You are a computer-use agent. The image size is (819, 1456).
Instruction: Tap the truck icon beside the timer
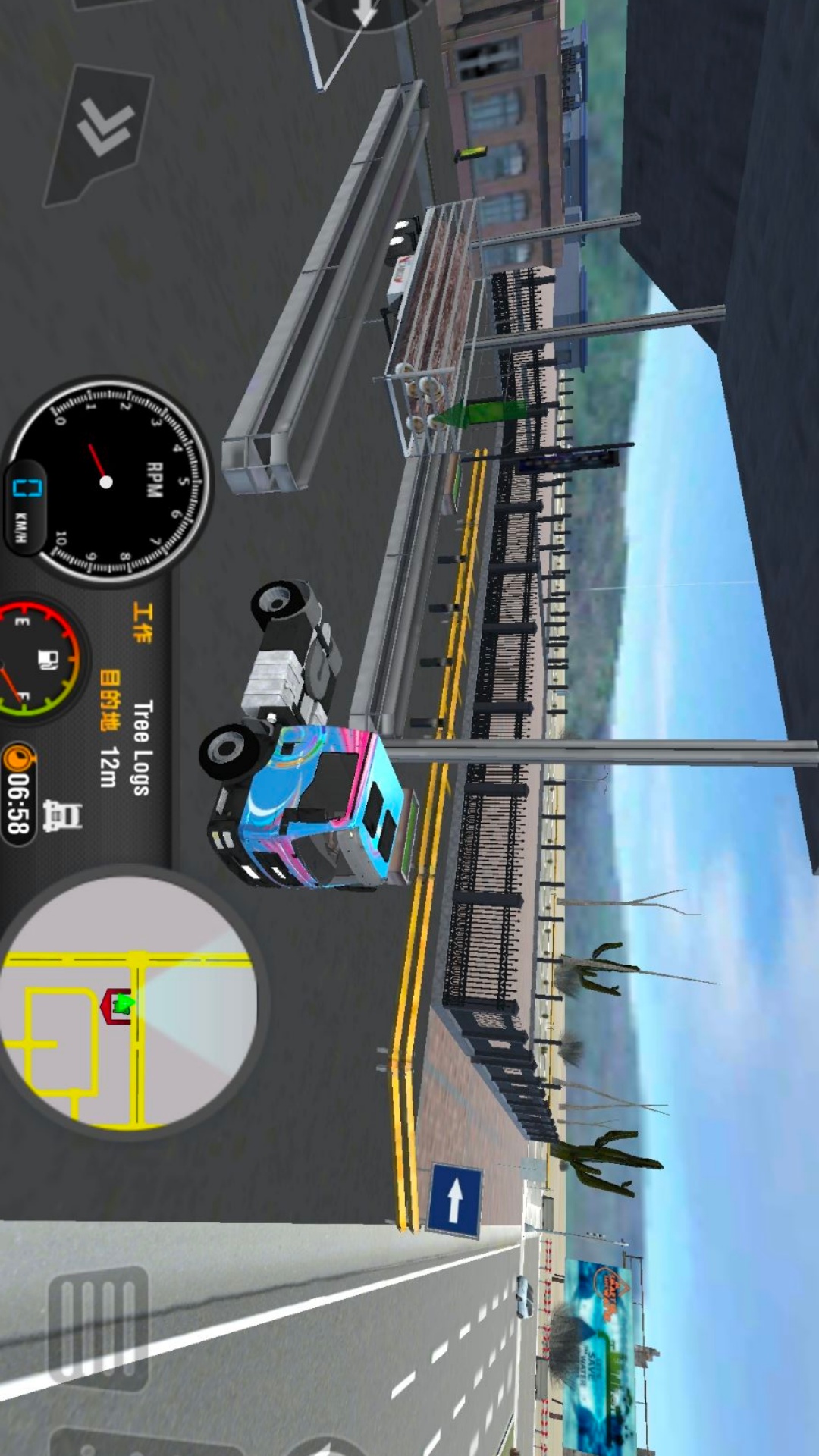[x=62, y=817]
